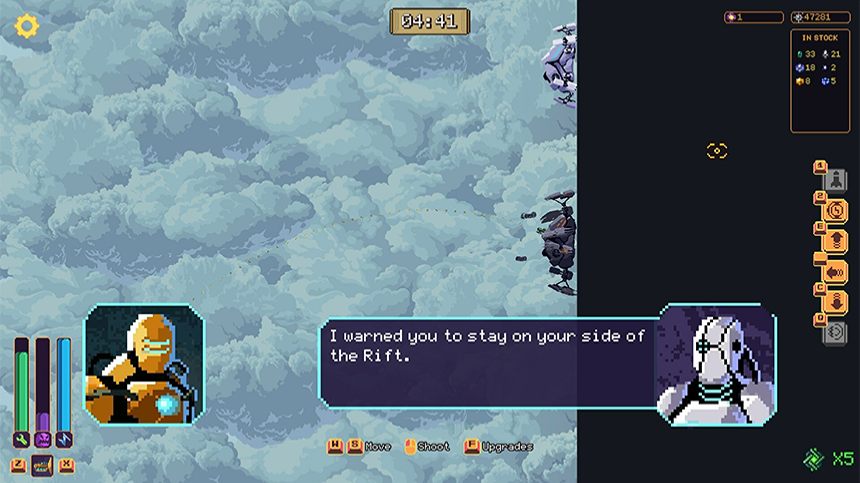Open the In Stock resource panel
This screenshot has width=860, height=483.
820,80
